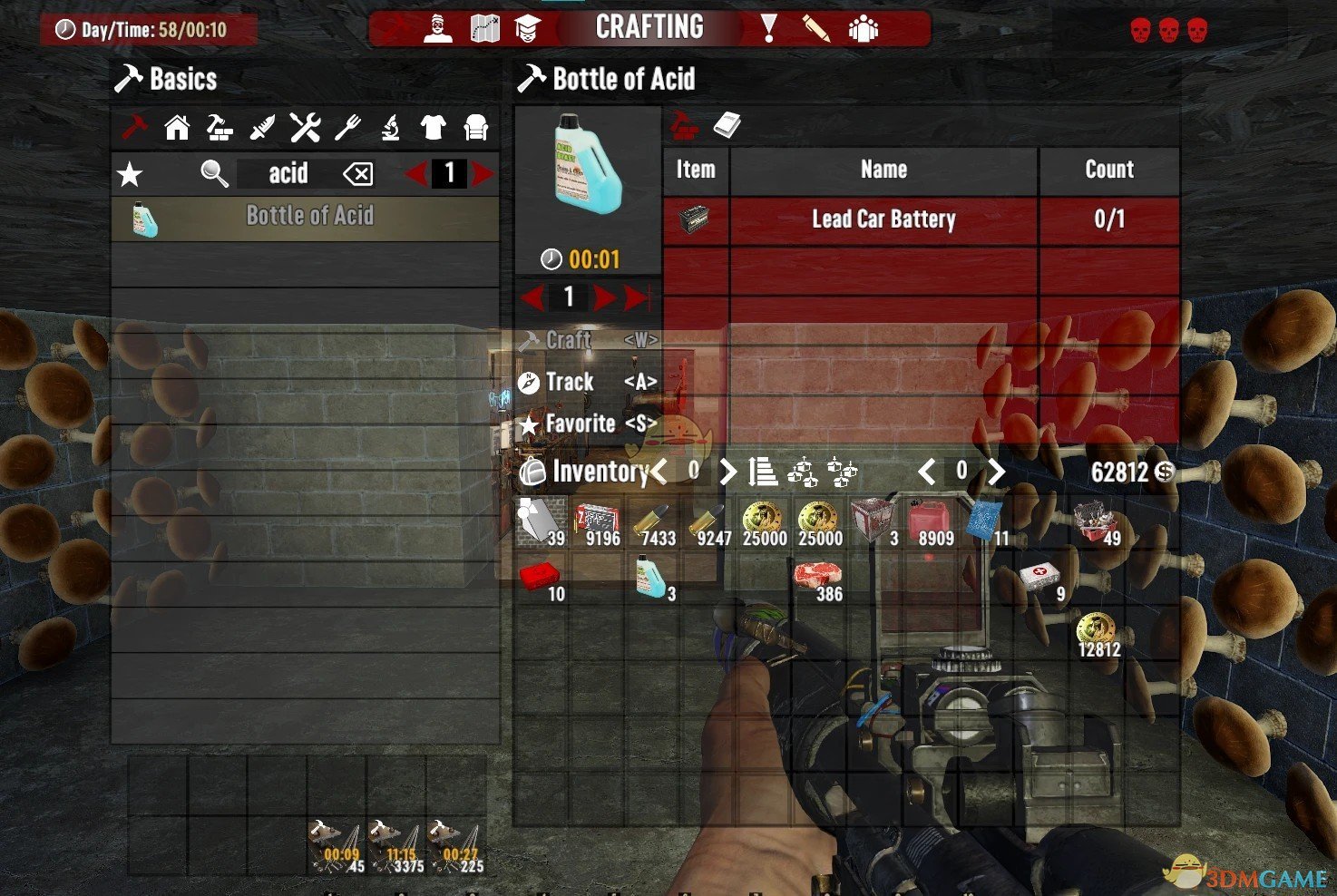Select the Basics crafting category hammer icon

(134, 127)
